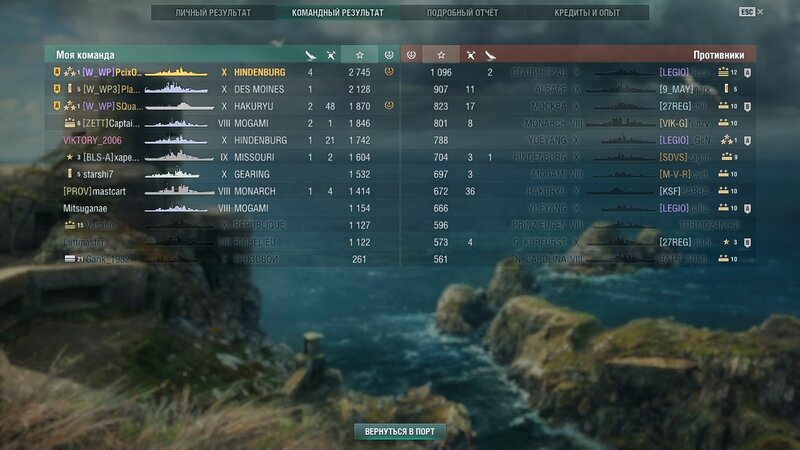Image resolution: width=800 pixels, height=450 pixels.
Task: Show the Кредиты и опыт tab
Action: click(x=587, y=13)
